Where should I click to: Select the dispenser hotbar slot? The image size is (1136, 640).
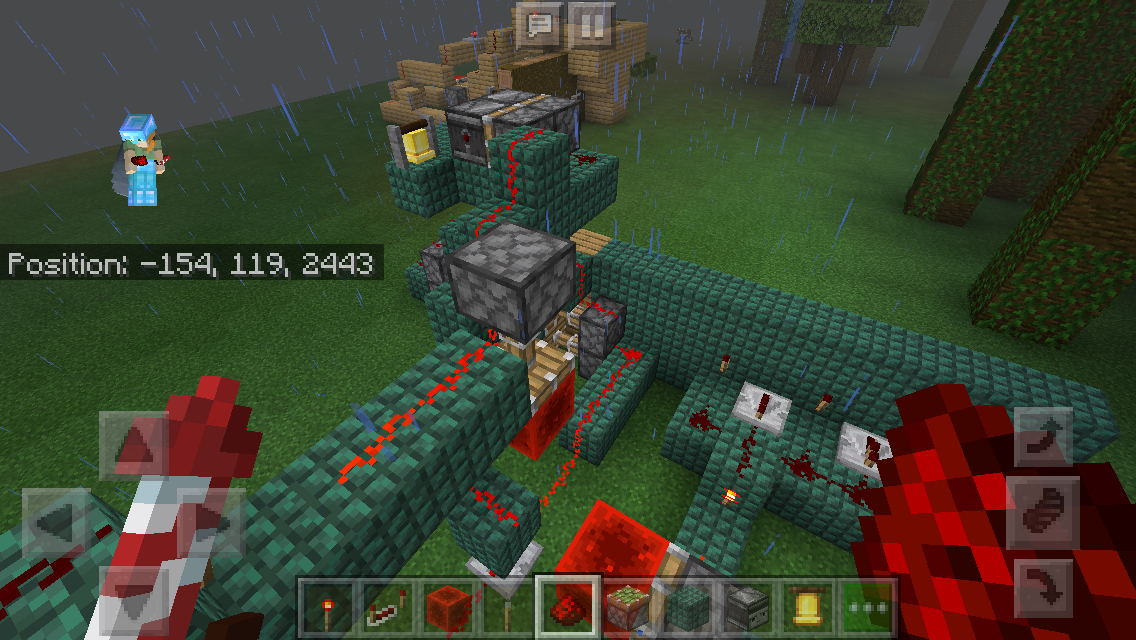pos(747,607)
